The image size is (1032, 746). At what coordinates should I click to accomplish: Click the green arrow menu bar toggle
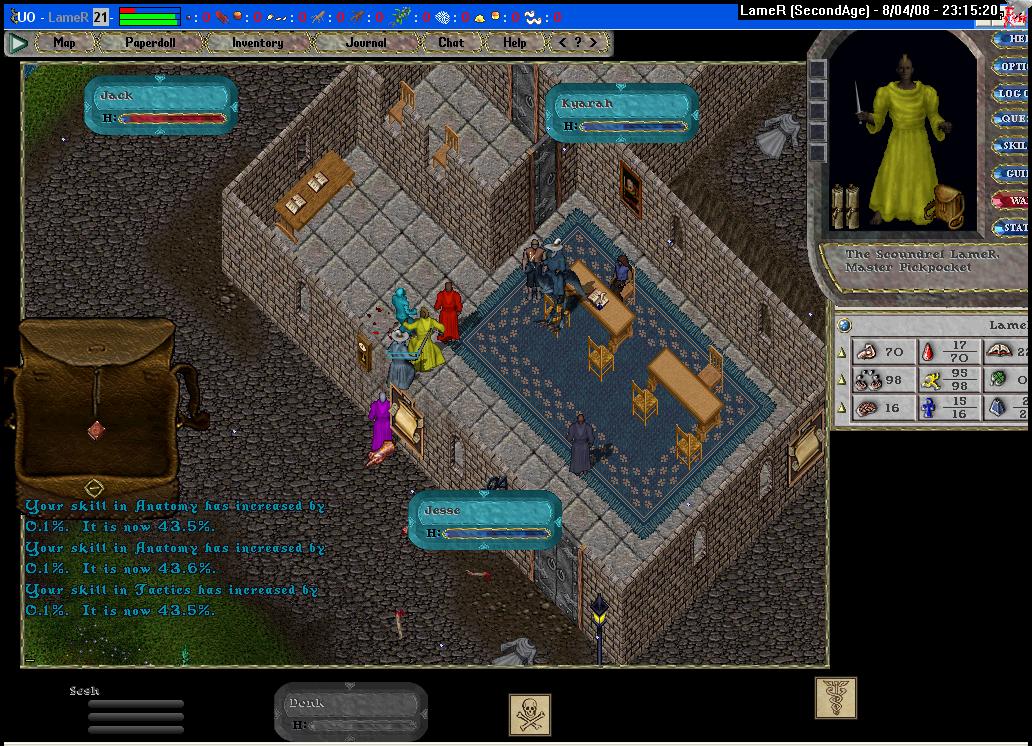click(18, 43)
